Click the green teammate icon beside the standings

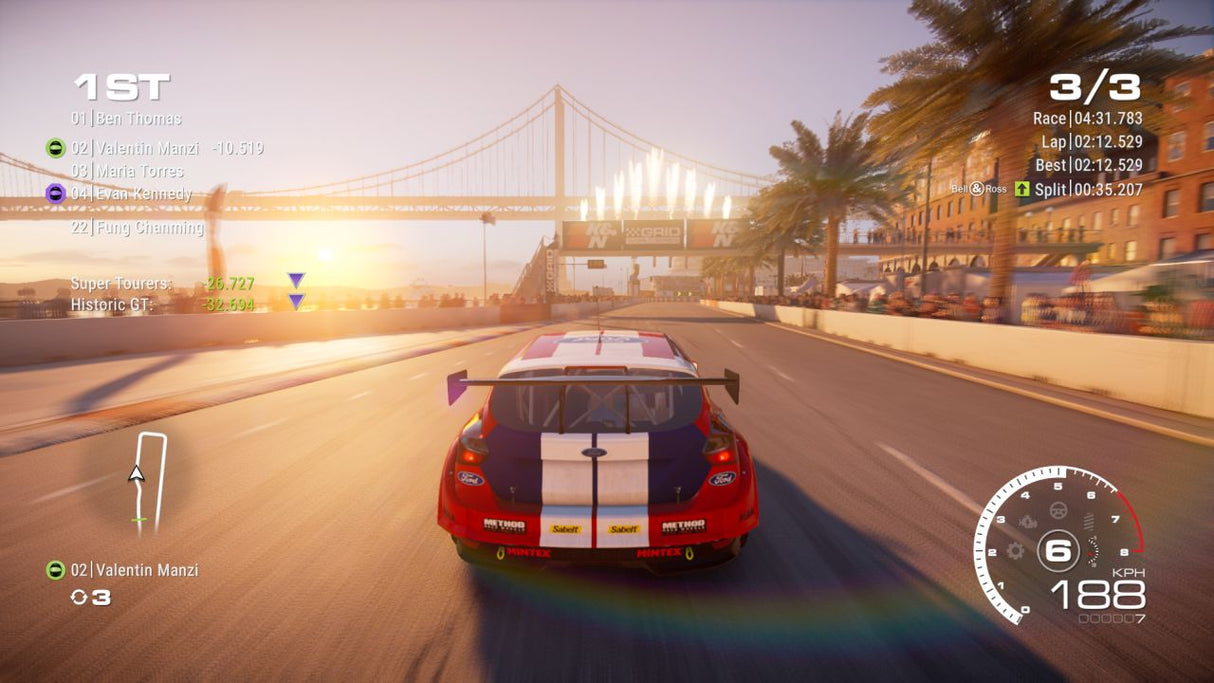[x=56, y=148]
